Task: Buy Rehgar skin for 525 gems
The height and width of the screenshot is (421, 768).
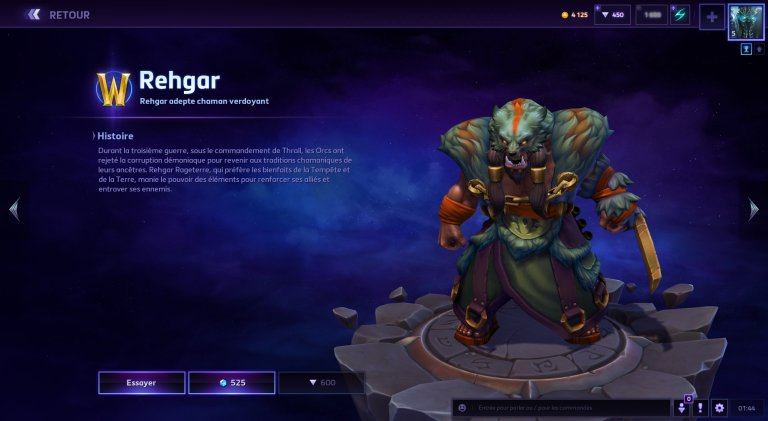Action: pos(231,382)
